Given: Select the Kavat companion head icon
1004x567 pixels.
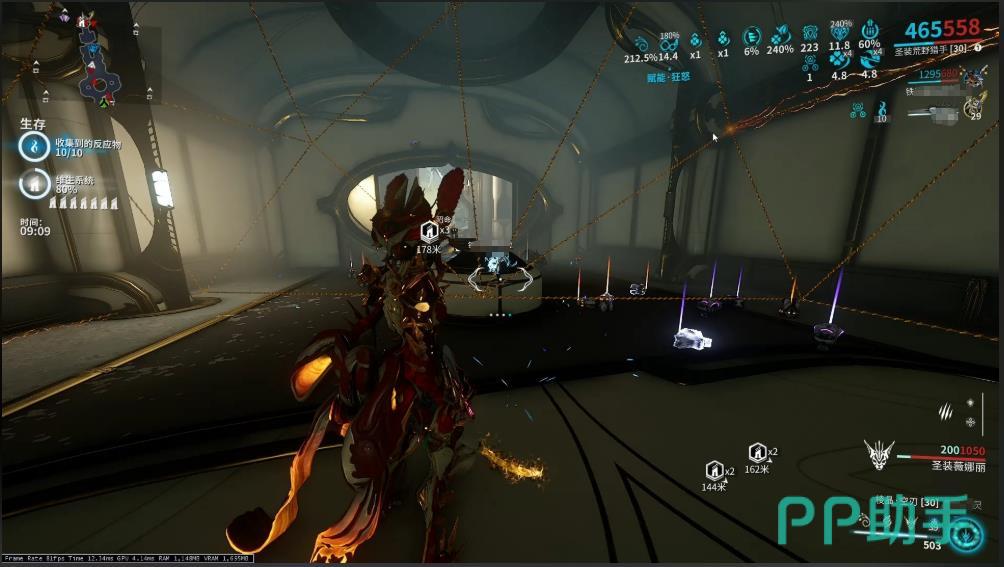Looking at the screenshot, I should coord(879,456).
